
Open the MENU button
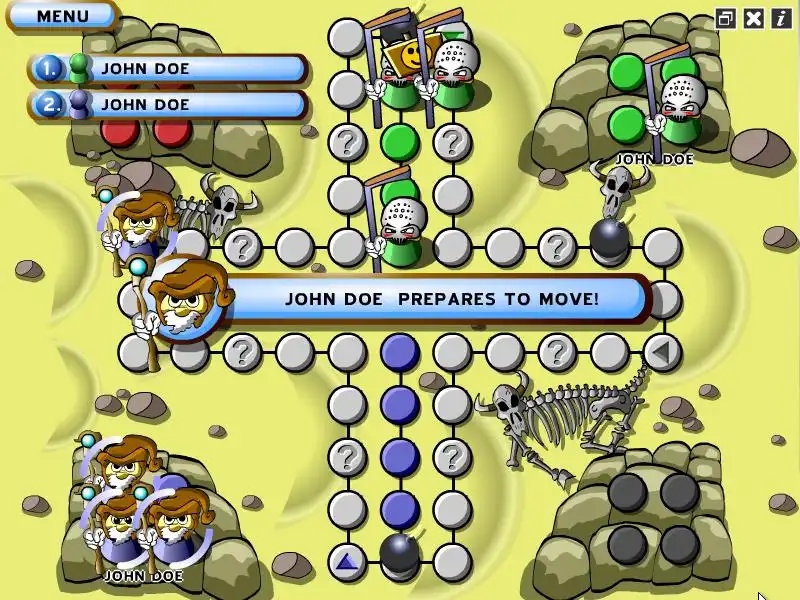pyautogui.click(x=62, y=16)
